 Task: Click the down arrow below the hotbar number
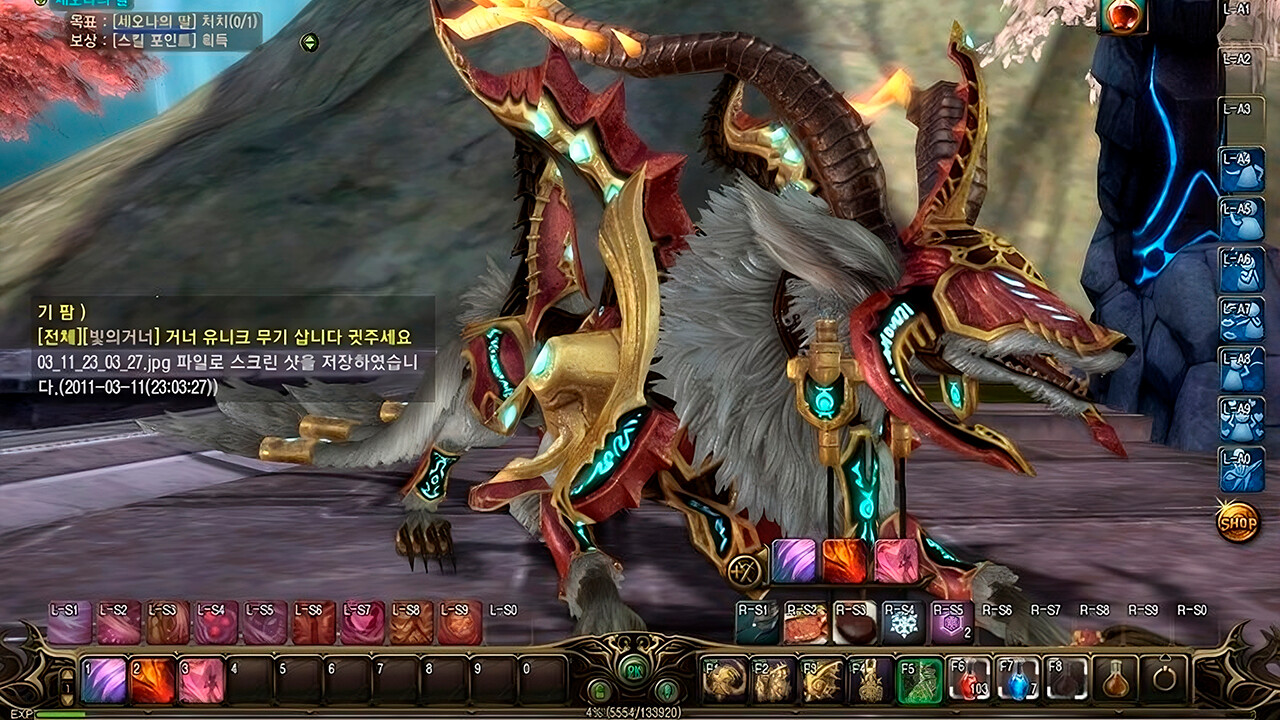click(x=66, y=698)
